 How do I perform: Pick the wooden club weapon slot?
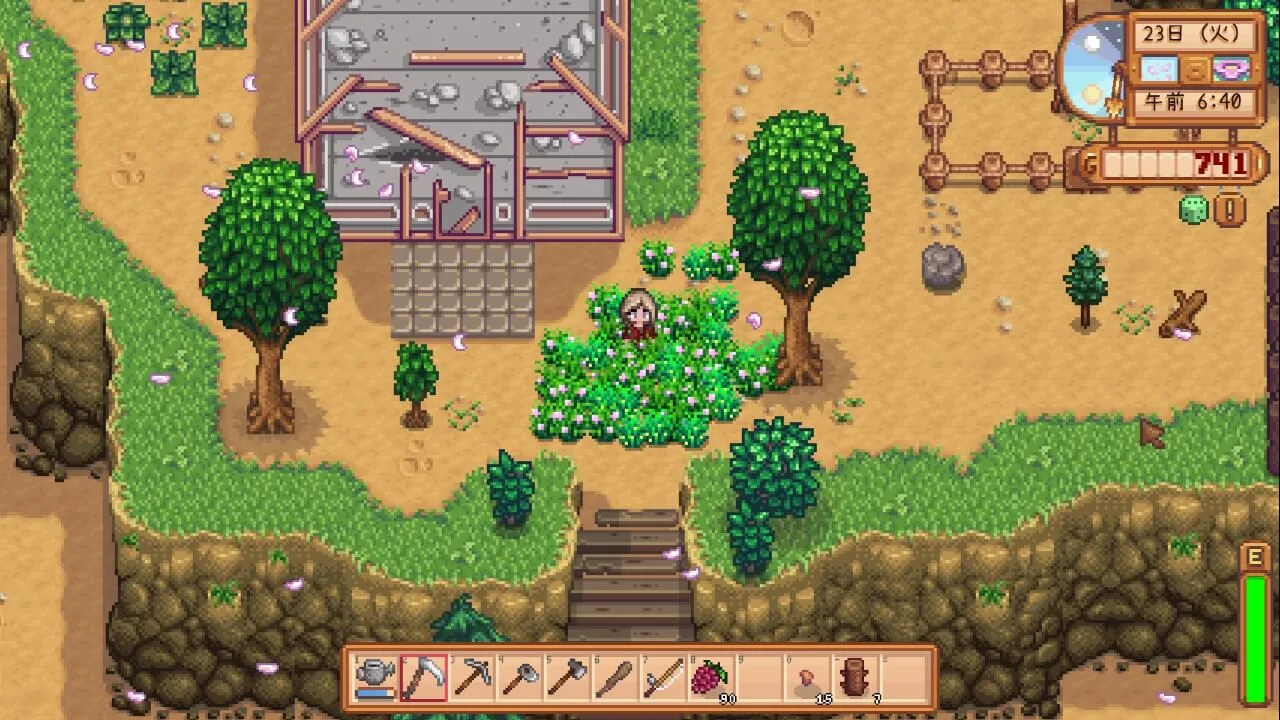tap(615, 678)
